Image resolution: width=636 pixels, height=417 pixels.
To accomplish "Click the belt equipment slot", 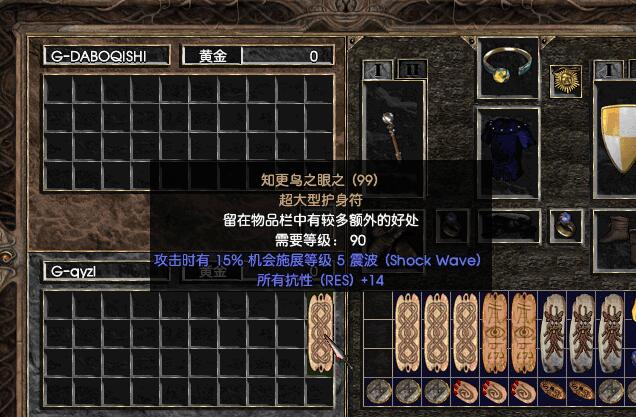I will tap(511, 223).
